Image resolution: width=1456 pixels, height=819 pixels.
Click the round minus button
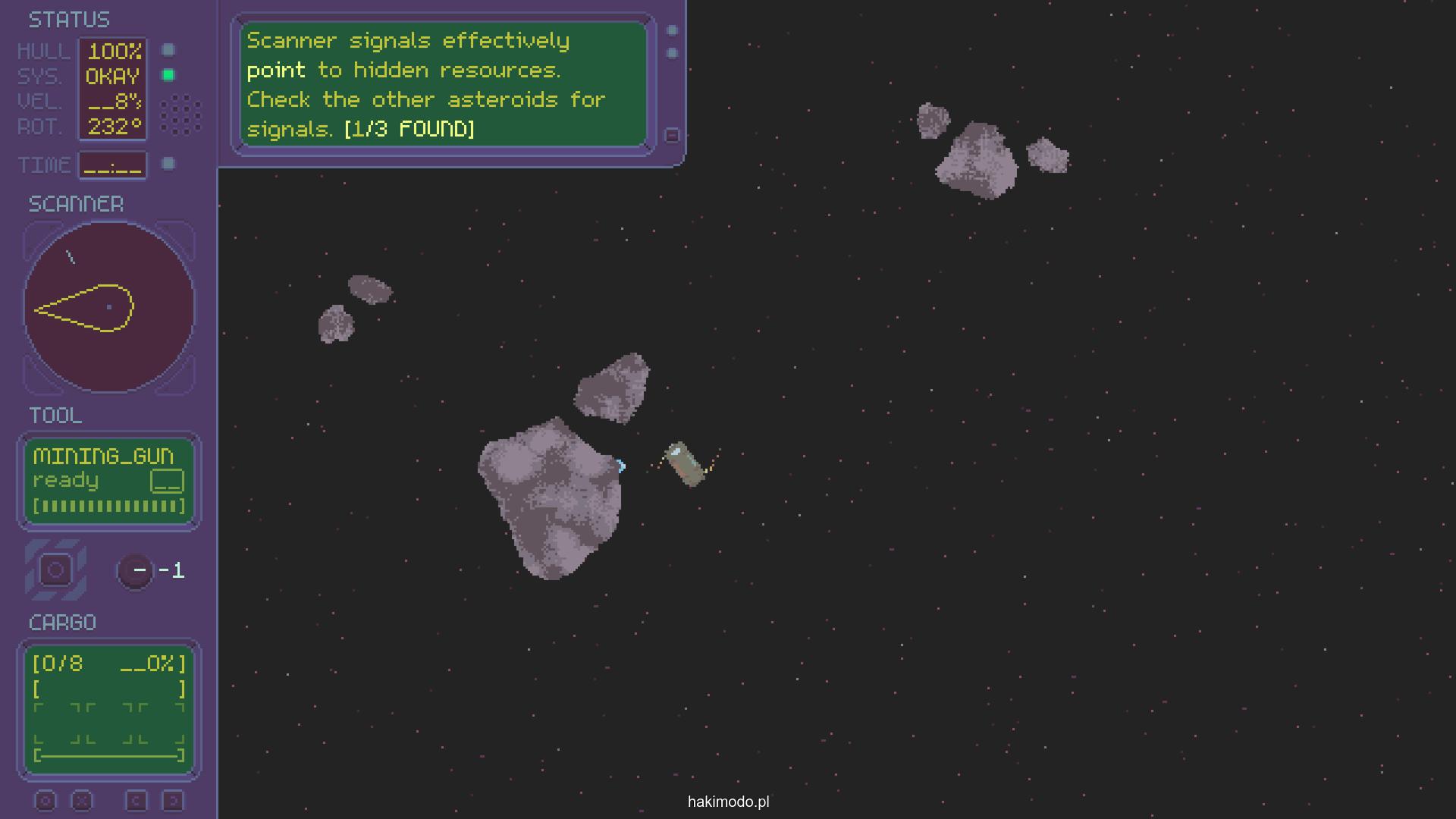click(x=137, y=570)
